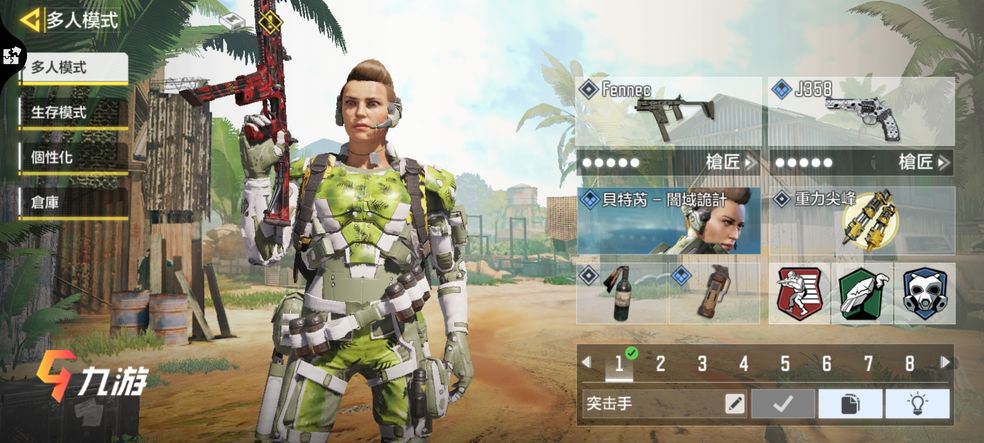The image size is (984, 443).
Task: Open the green vulture perk icon
Action: click(862, 293)
